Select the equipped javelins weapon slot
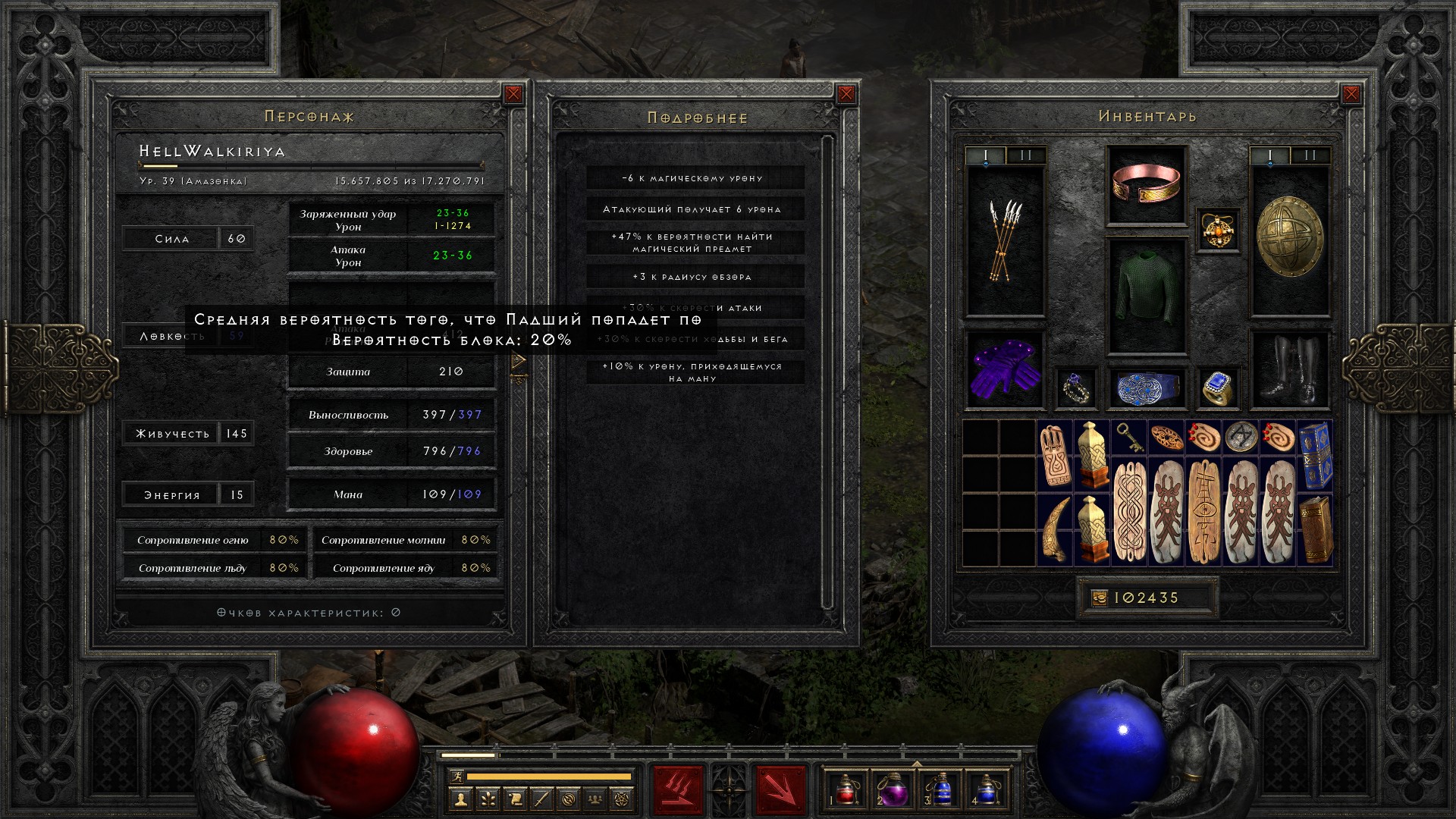Image resolution: width=1456 pixels, height=819 pixels. point(1005,240)
